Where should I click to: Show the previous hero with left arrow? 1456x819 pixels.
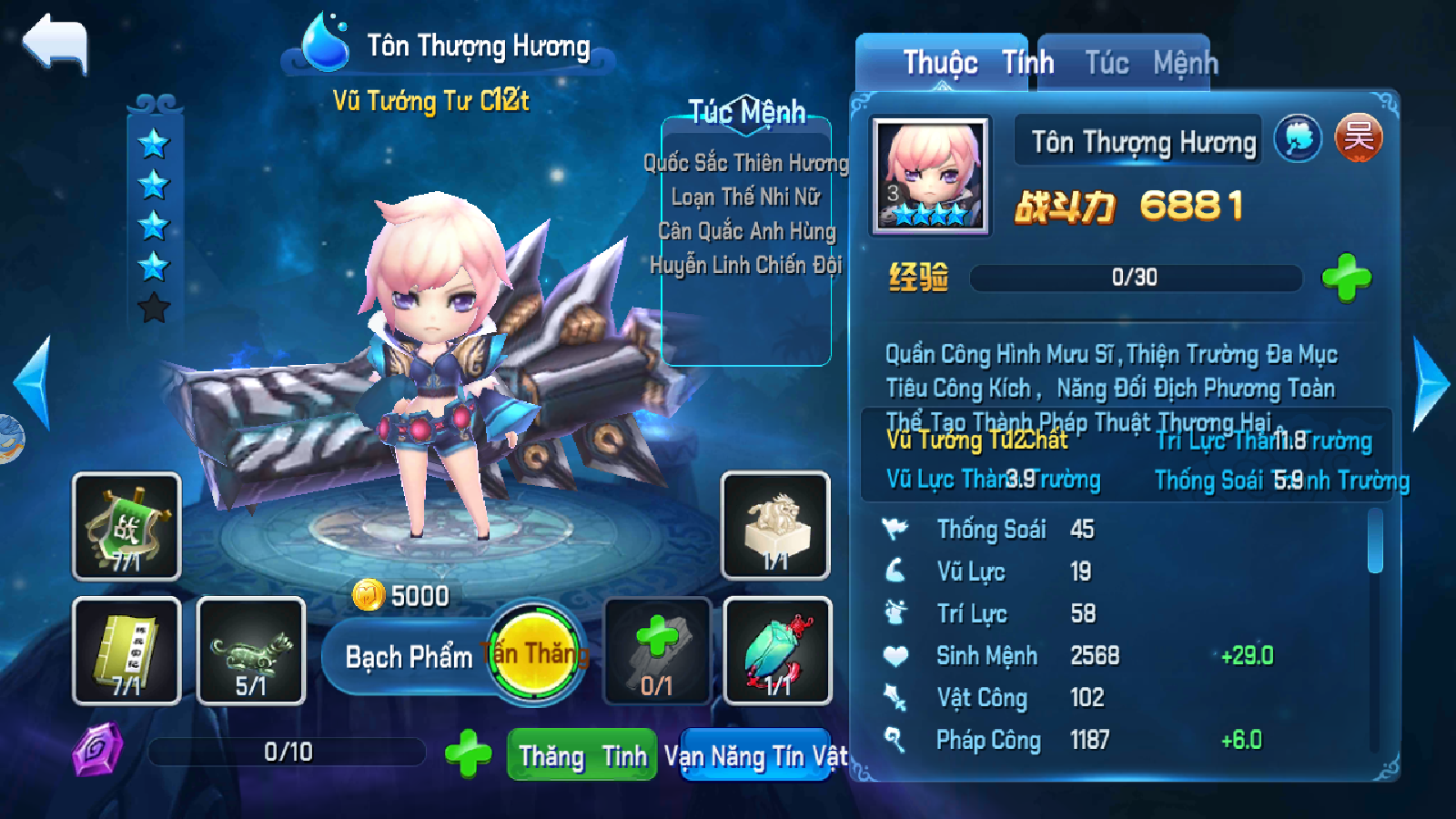[34, 383]
